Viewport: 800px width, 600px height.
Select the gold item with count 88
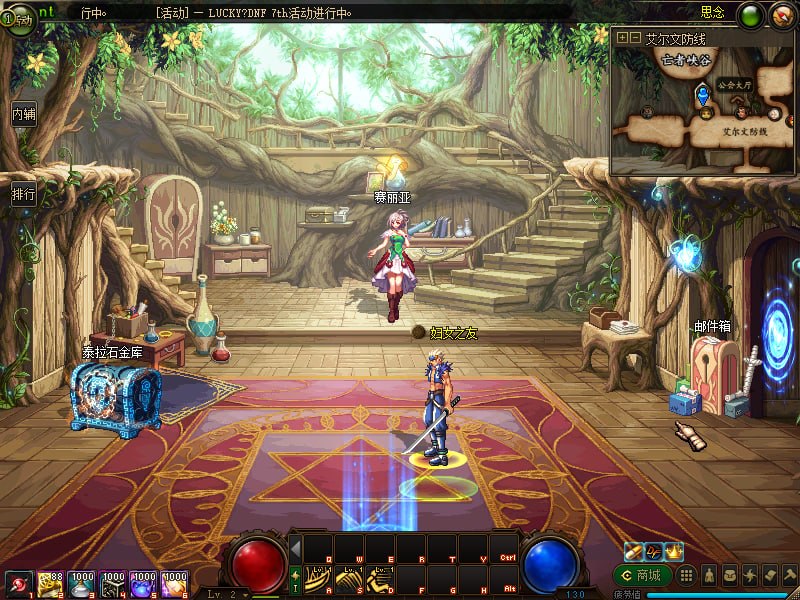[x=50, y=583]
